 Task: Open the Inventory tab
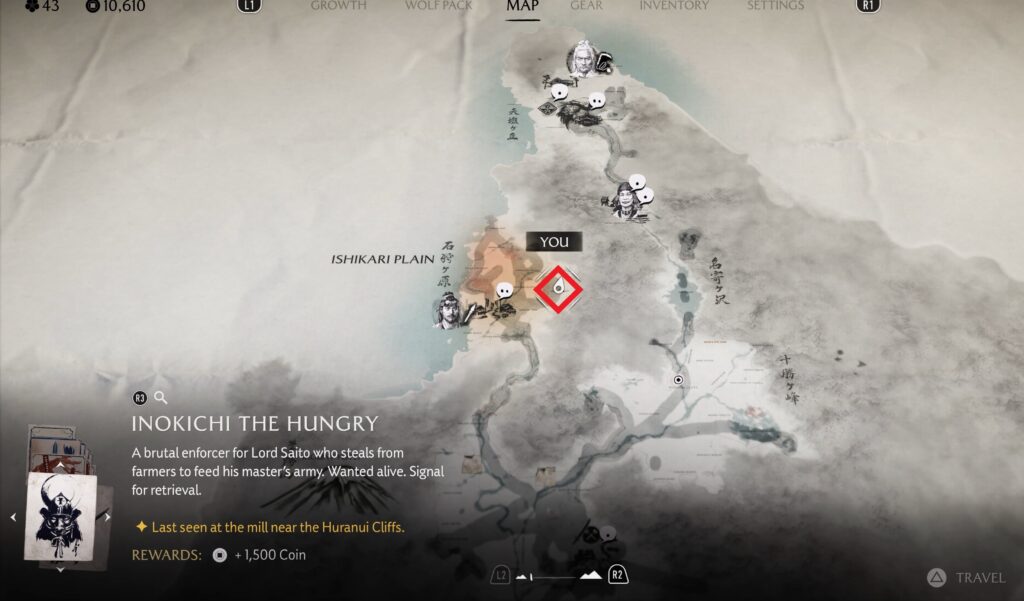674,6
